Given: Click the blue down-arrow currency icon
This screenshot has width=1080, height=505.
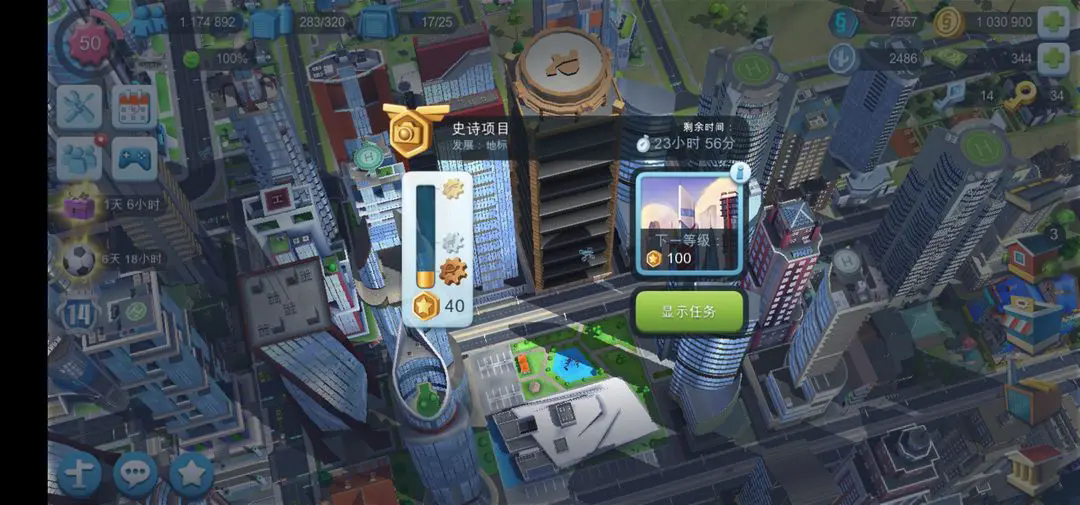Looking at the screenshot, I should click(x=843, y=59).
